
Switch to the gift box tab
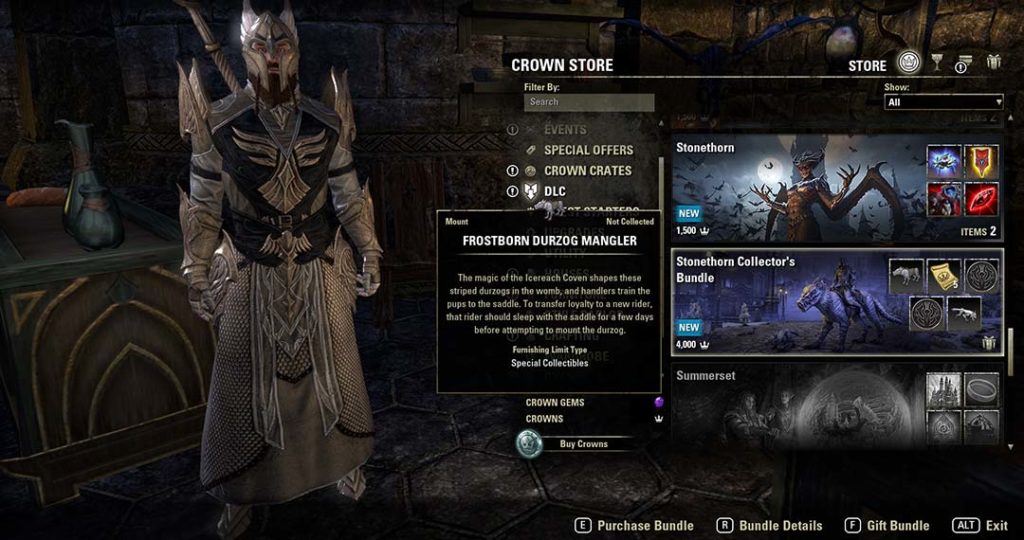click(x=993, y=63)
